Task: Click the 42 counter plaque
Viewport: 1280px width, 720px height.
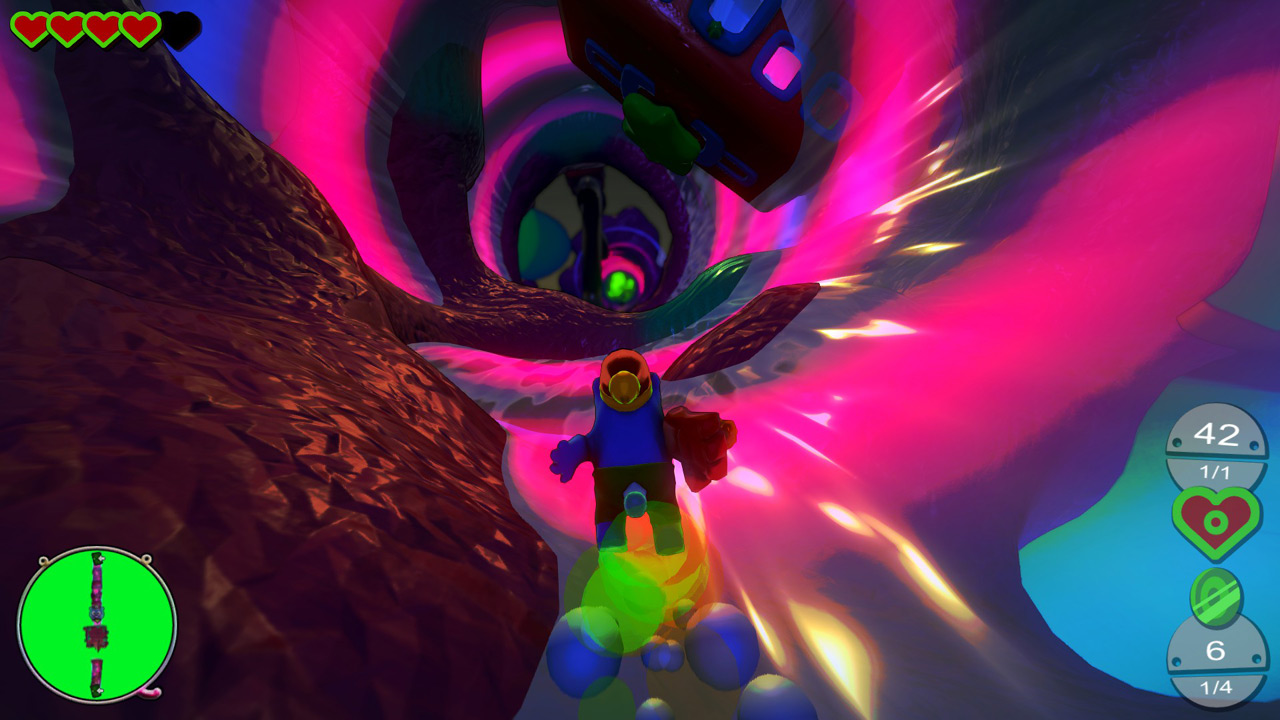Action: pyautogui.click(x=1215, y=433)
